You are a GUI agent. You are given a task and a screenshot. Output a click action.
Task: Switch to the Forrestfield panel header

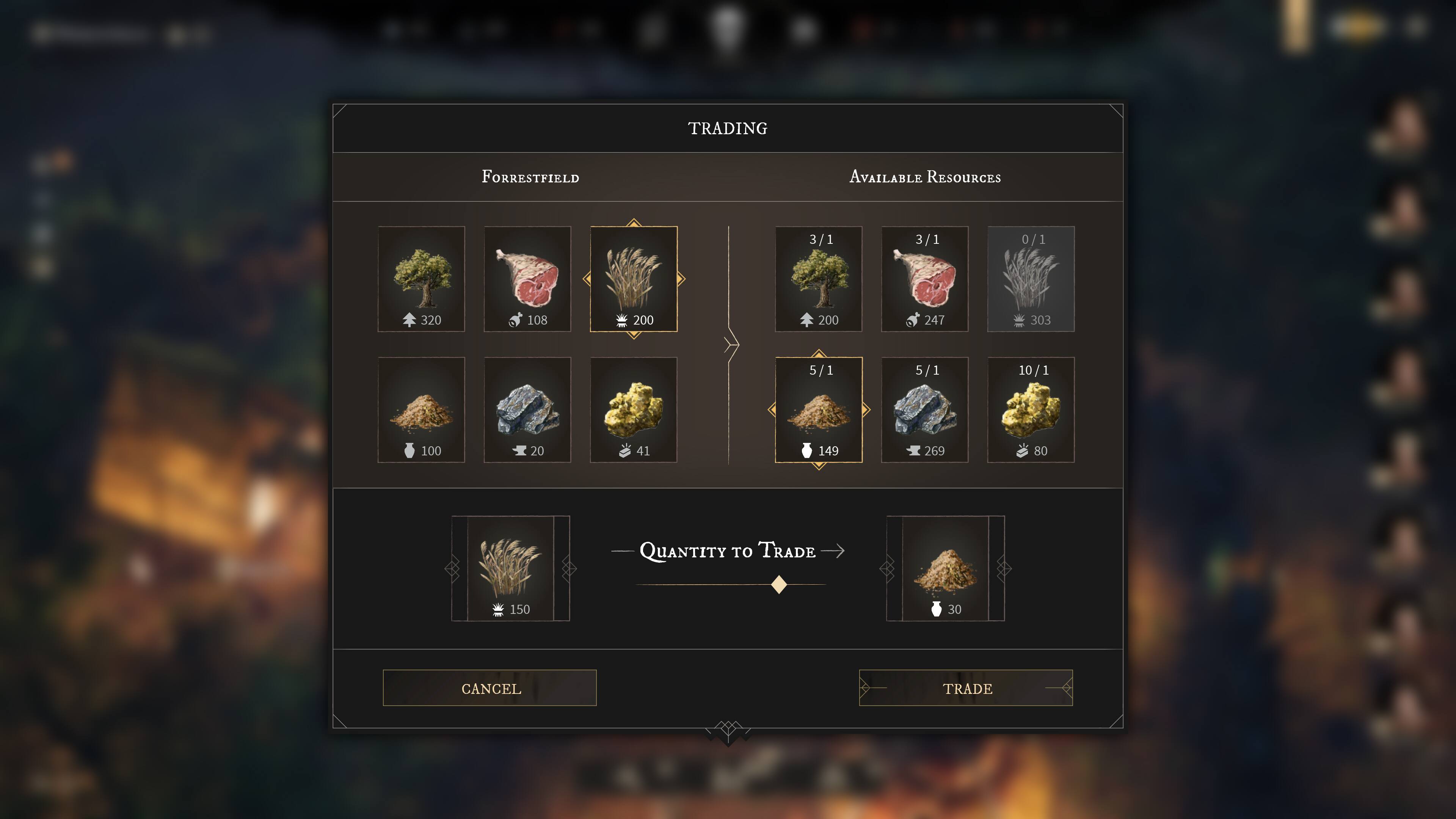click(x=530, y=177)
